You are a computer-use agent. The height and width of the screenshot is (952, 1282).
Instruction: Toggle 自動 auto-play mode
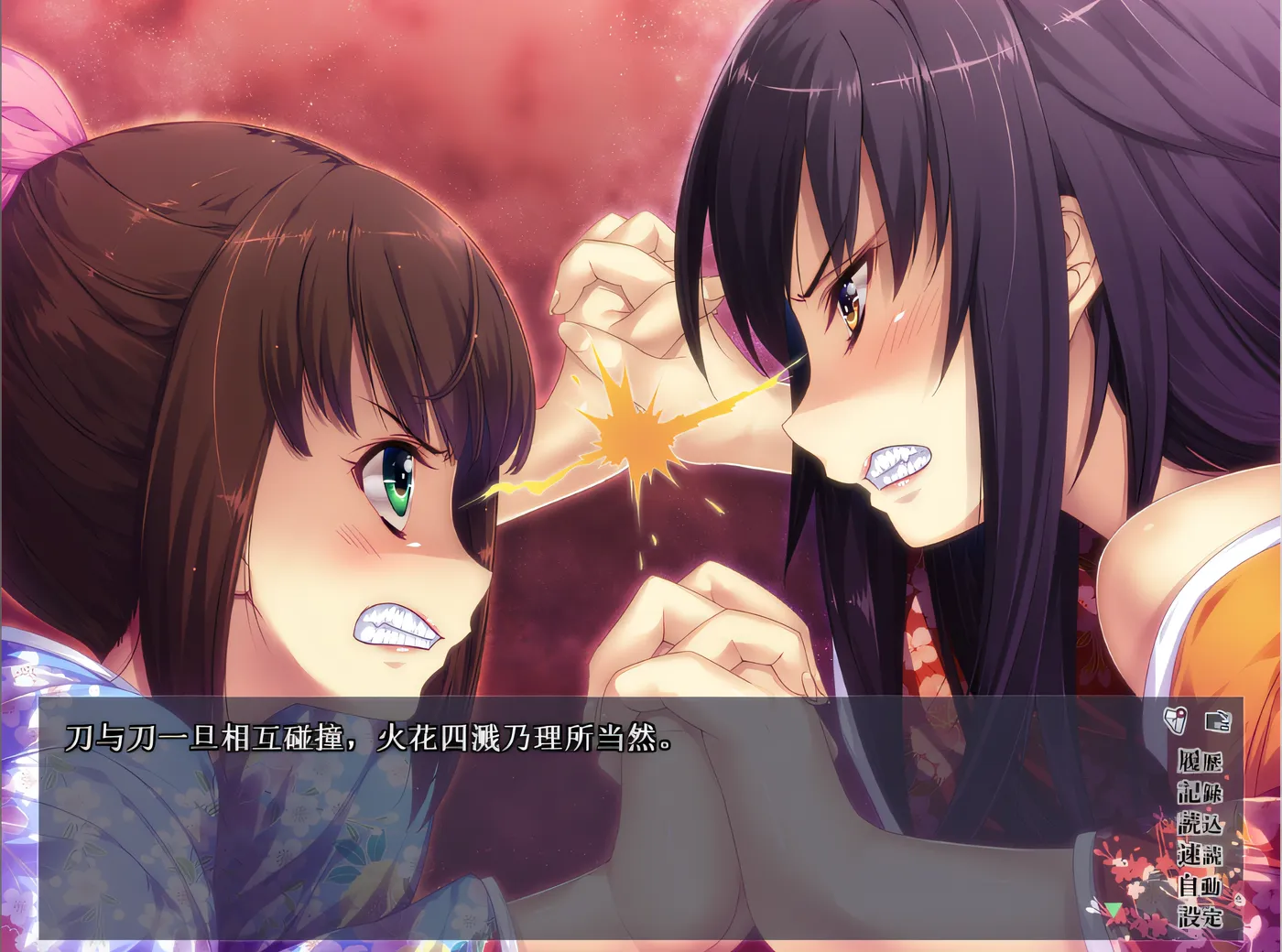coord(1200,885)
